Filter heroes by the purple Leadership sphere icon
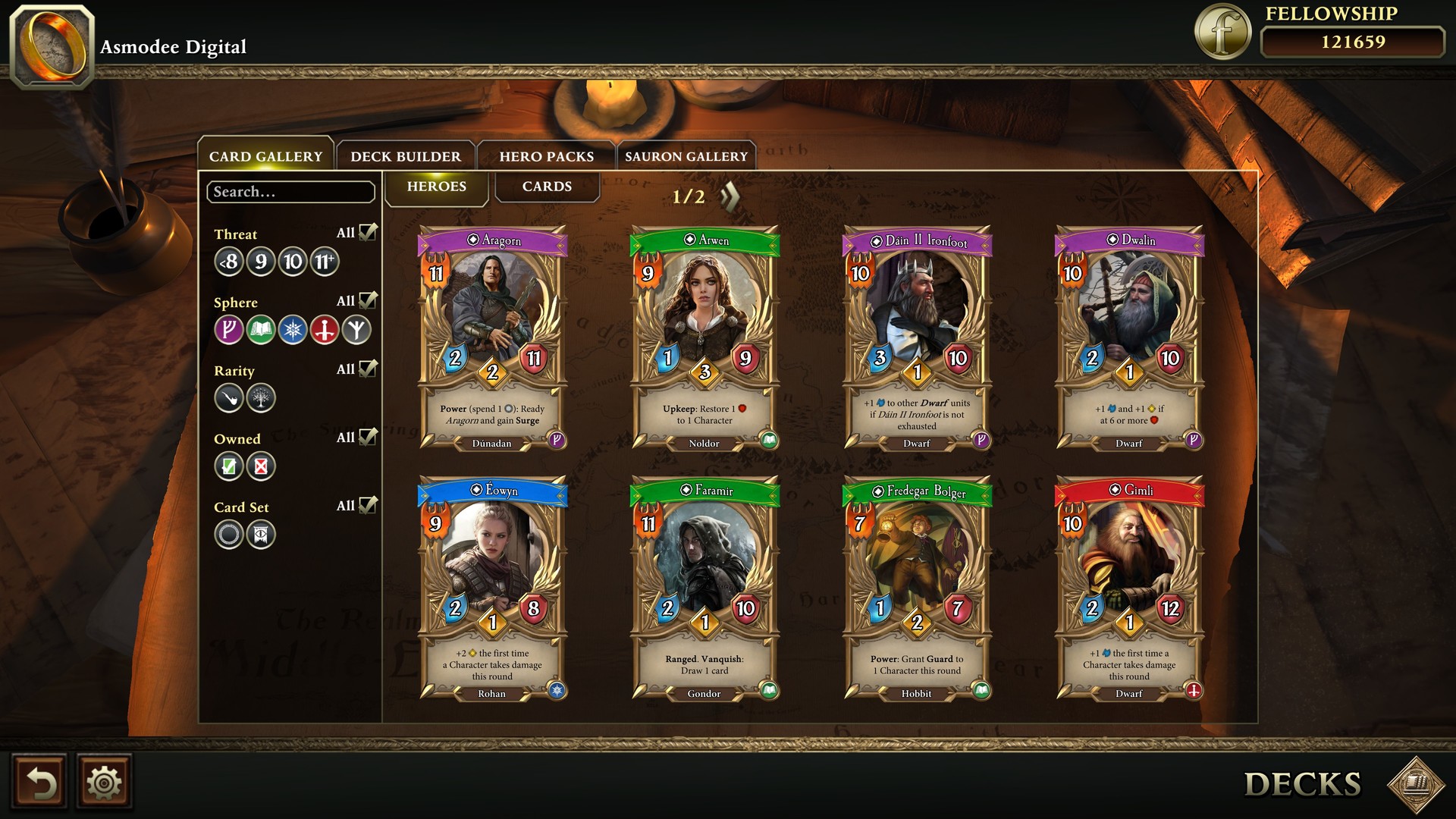This screenshot has width=1456, height=819. coord(230,330)
